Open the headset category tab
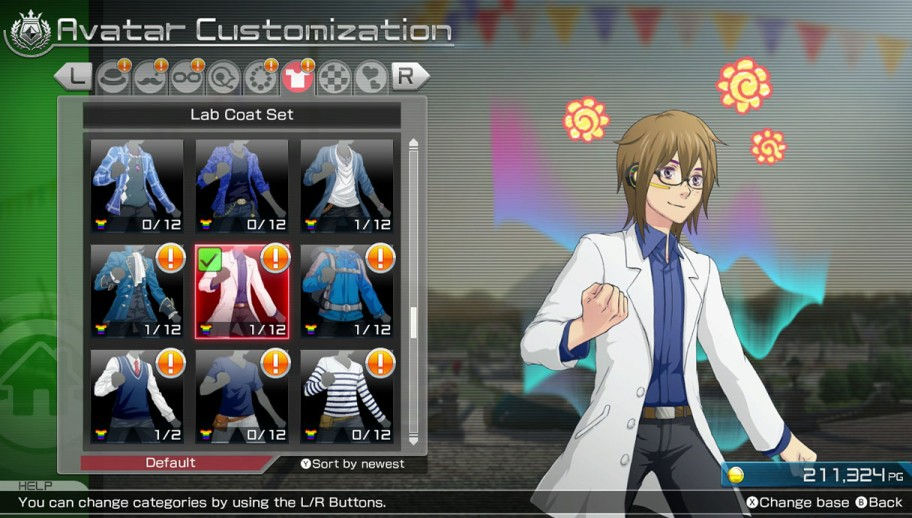The height and width of the screenshot is (518, 912). (222, 77)
